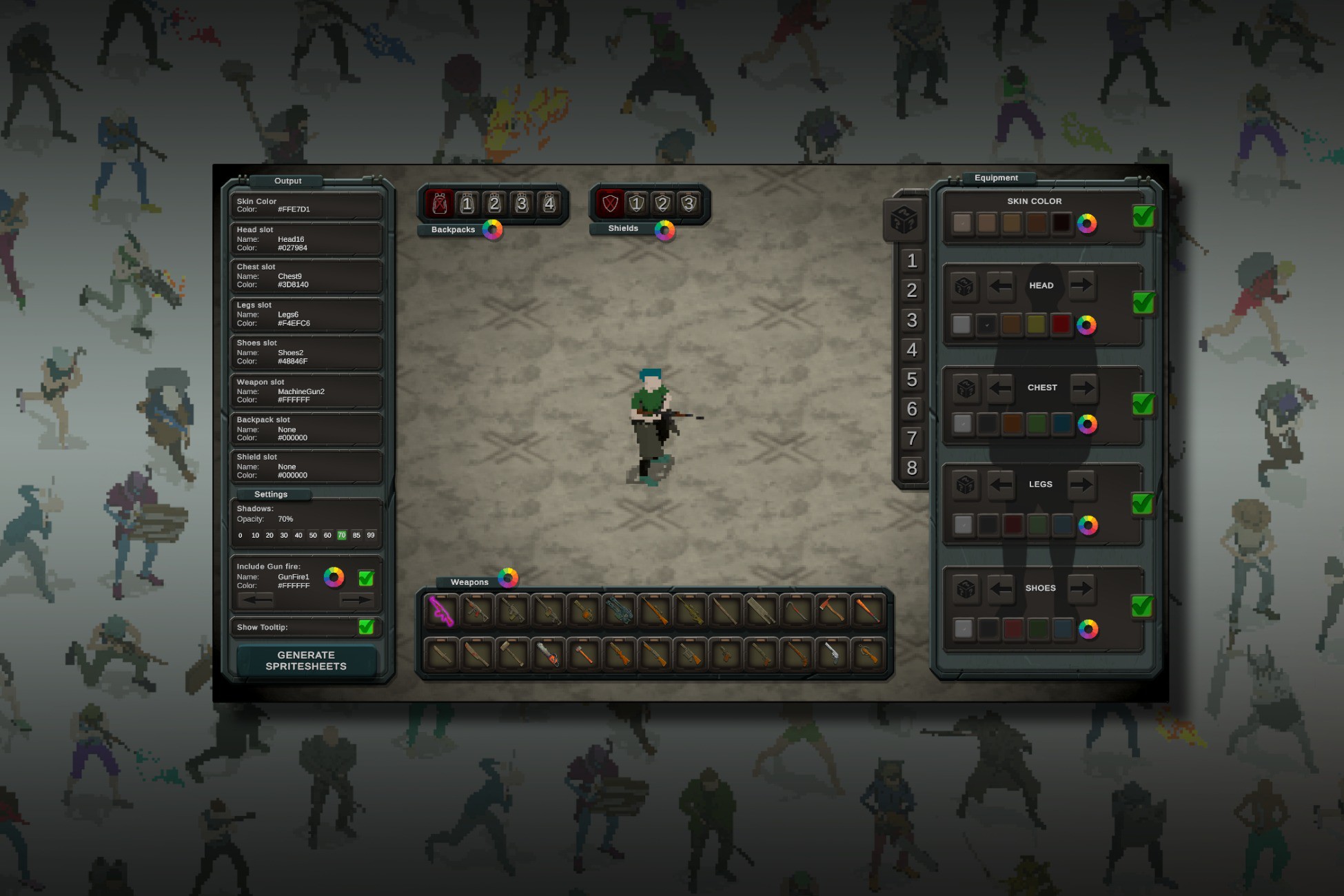1344x896 pixels.
Task: Equip Shield 3
Action: pos(691,203)
